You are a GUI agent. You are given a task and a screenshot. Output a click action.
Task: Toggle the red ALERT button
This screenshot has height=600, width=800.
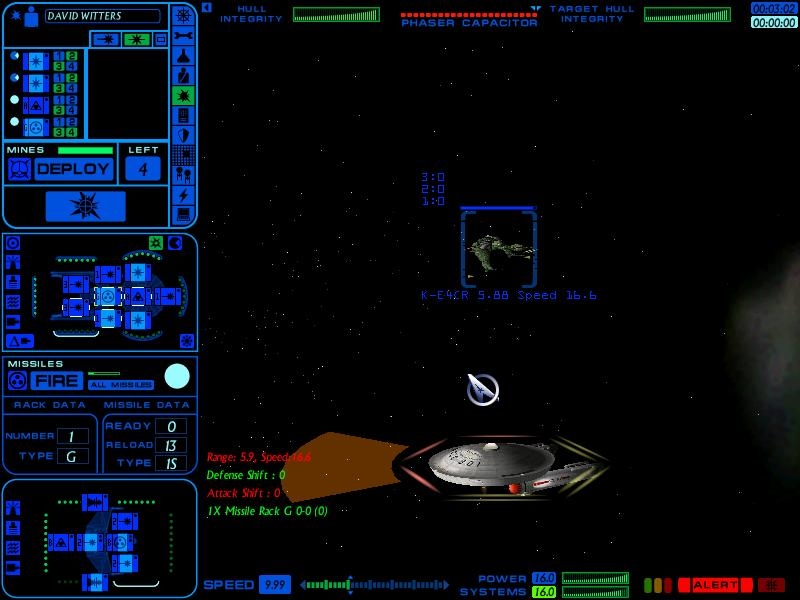click(714, 585)
